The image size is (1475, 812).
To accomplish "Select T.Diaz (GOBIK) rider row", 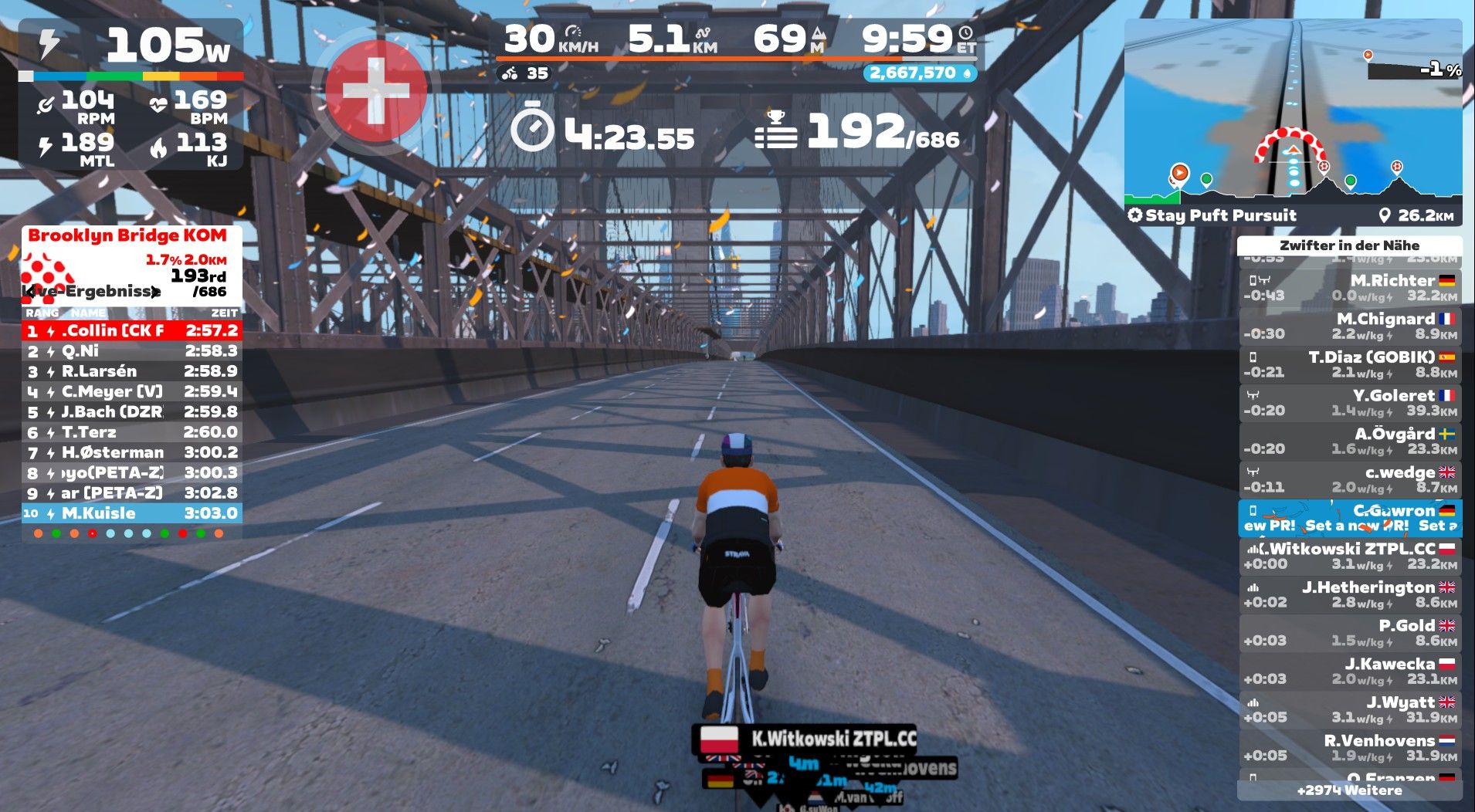I will 1349,364.
